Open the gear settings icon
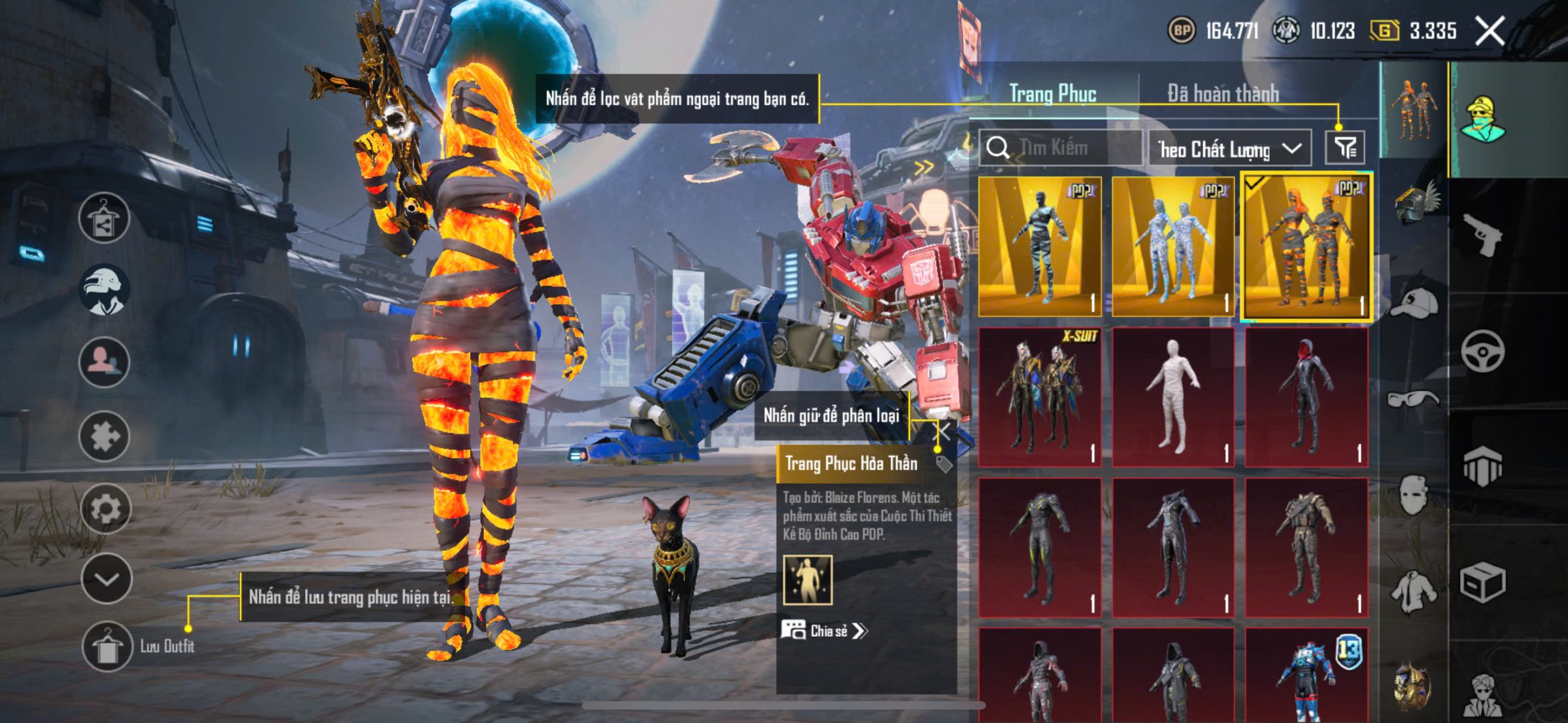The width and height of the screenshot is (1568, 723). [105, 509]
